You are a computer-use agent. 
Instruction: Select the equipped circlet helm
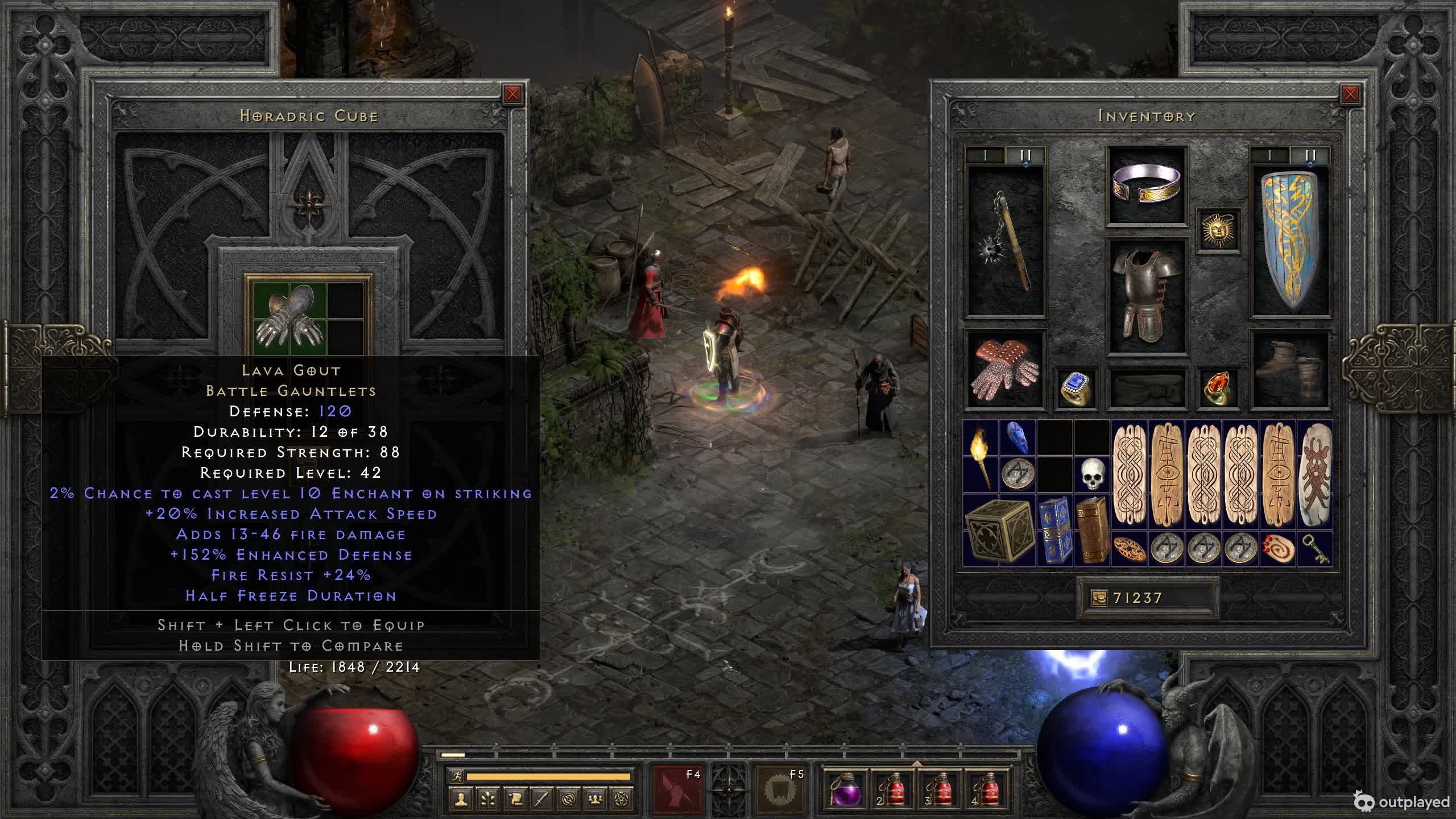pyautogui.click(x=1146, y=185)
